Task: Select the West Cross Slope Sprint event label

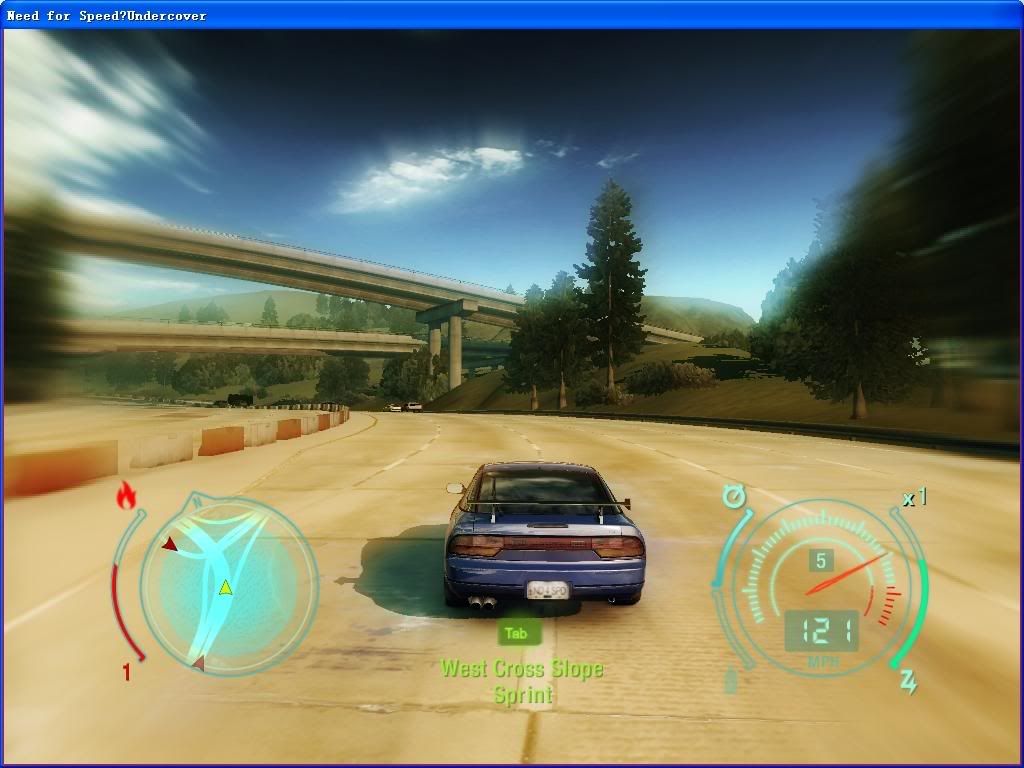Action: [522, 681]
